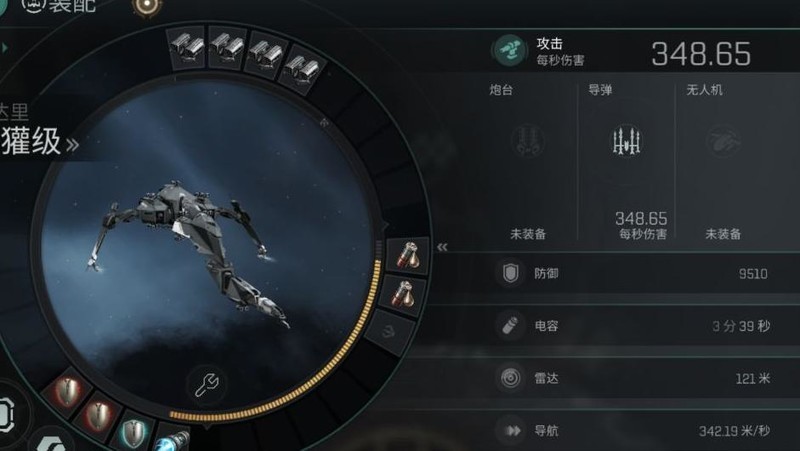Open the wrench rig settings button

205,384
